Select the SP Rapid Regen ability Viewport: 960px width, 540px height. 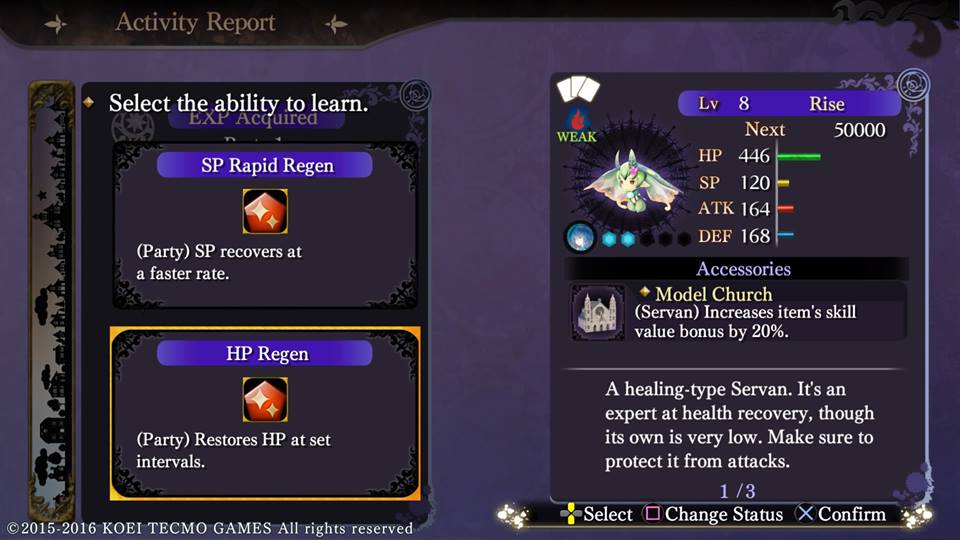[265, 225]
